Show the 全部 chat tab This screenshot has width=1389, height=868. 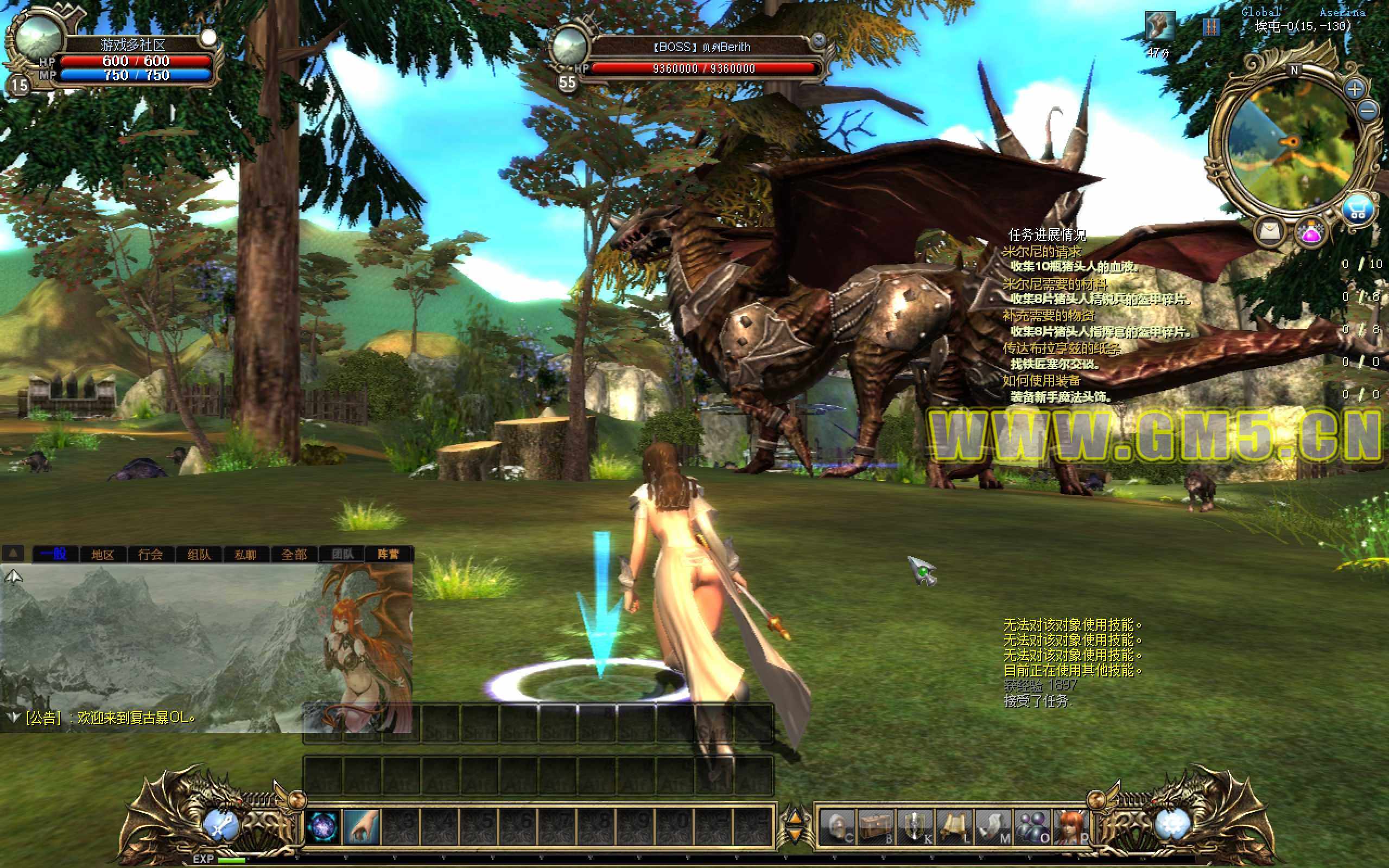click(294, 554)
